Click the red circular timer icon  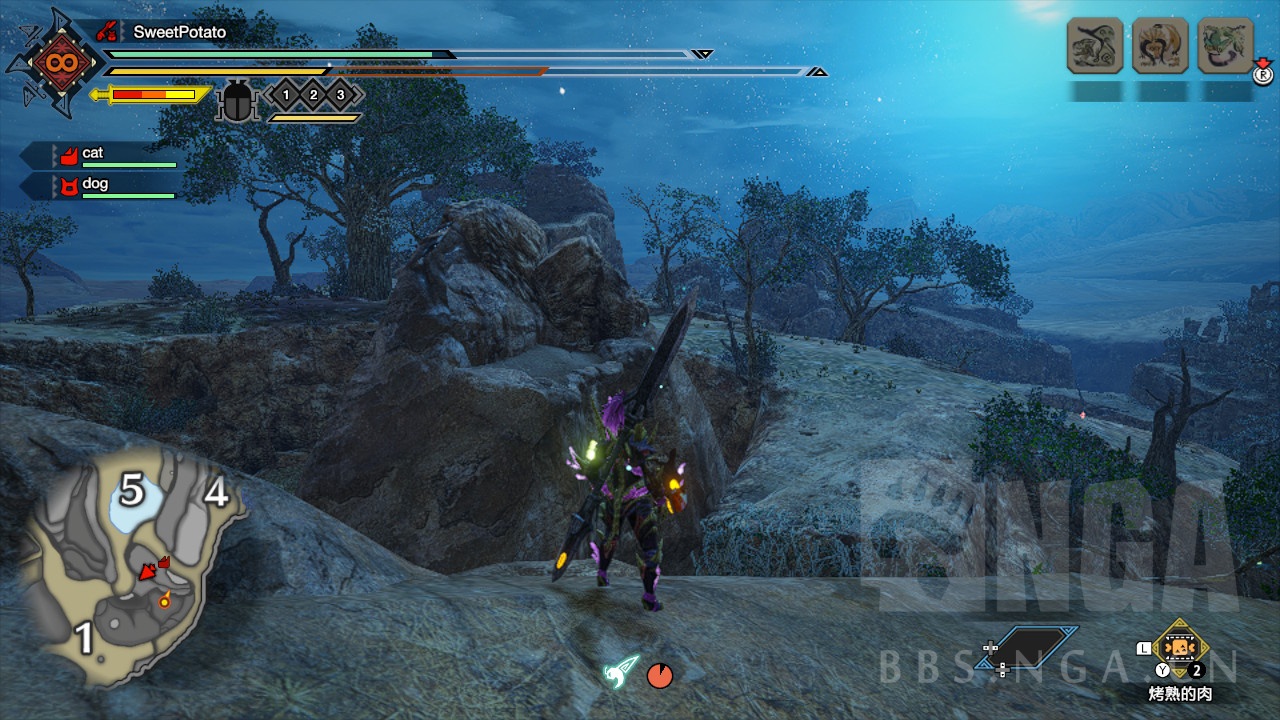pos(659,676)
